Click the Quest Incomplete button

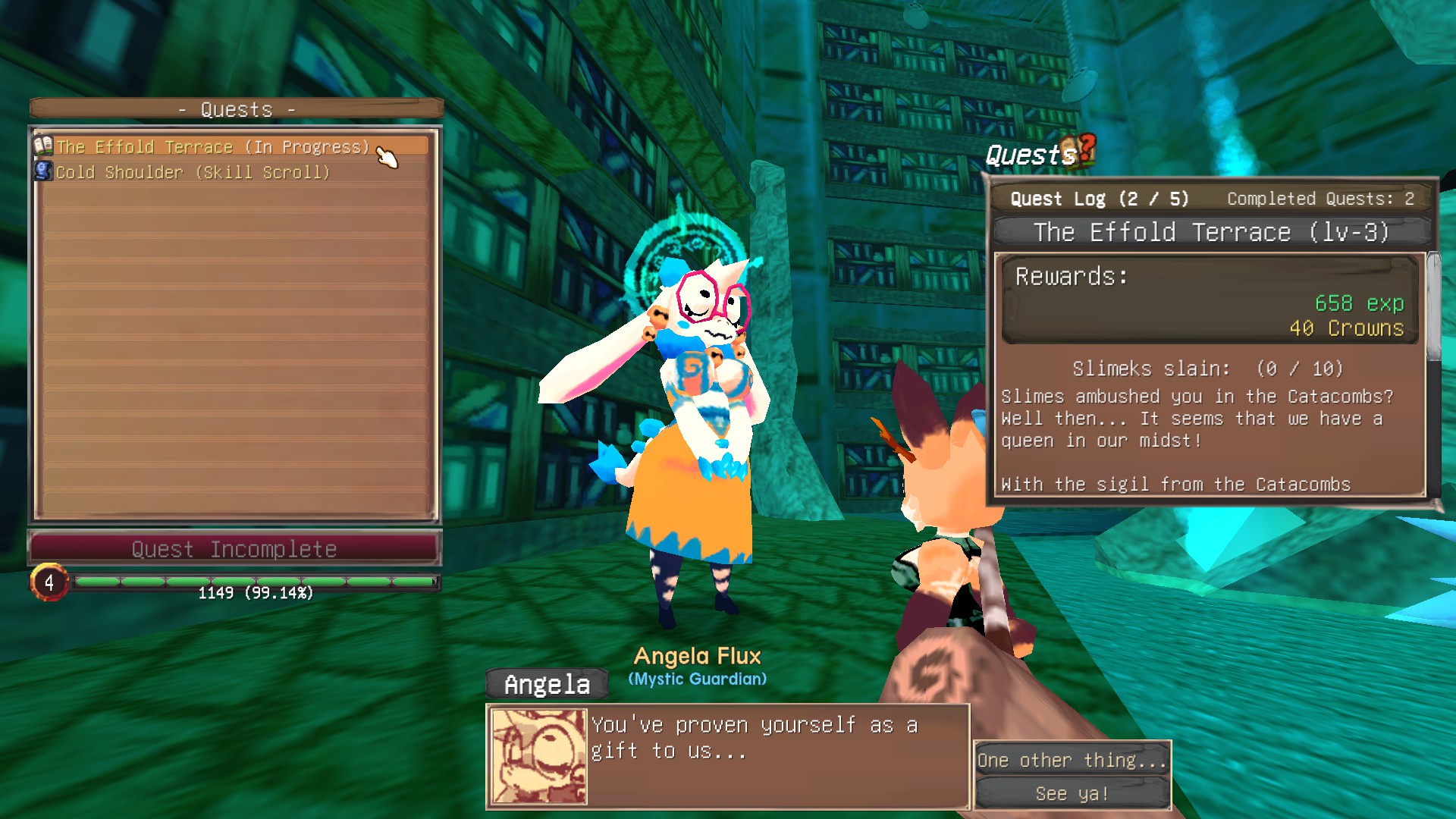(234, 549)
